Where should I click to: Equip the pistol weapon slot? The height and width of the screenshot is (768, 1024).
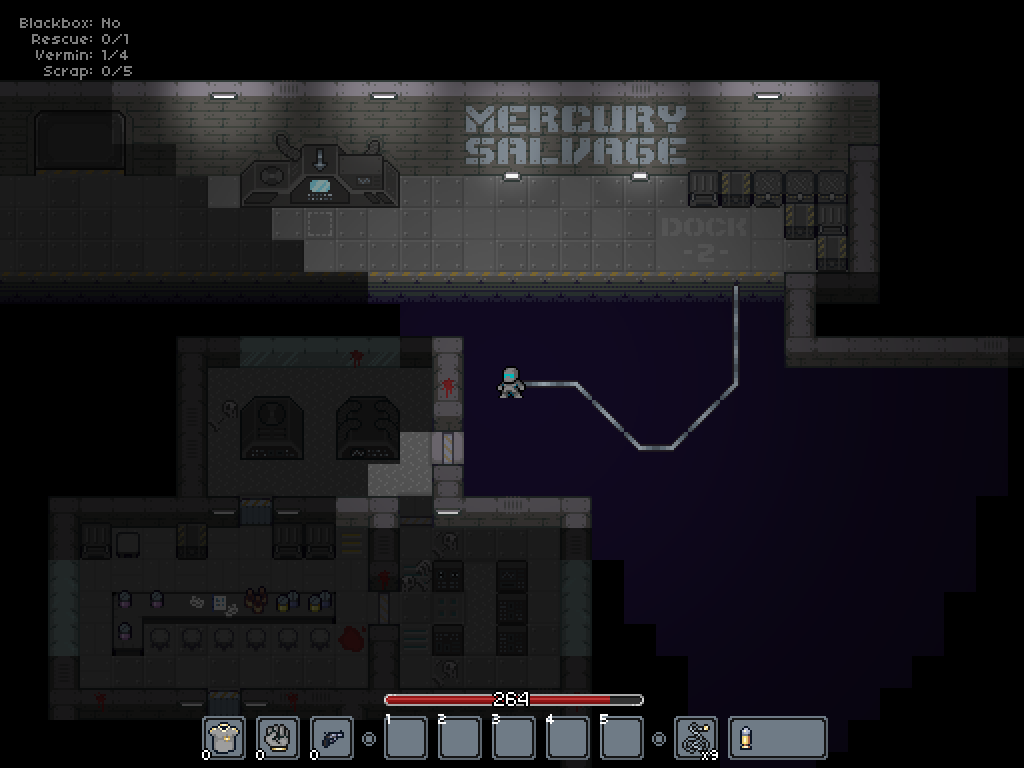coord(332,738)
